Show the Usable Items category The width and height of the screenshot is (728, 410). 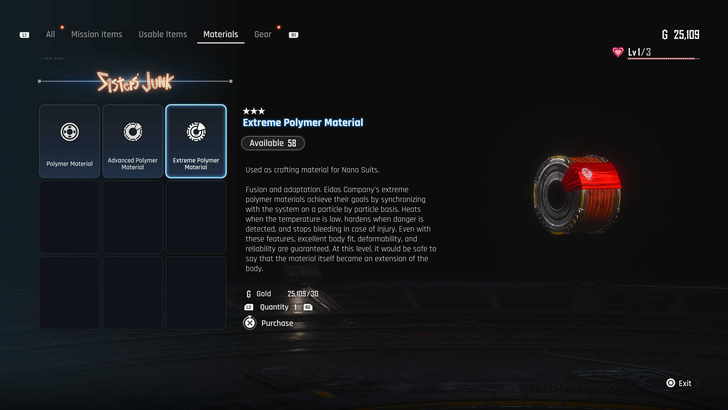click(163, 34)
